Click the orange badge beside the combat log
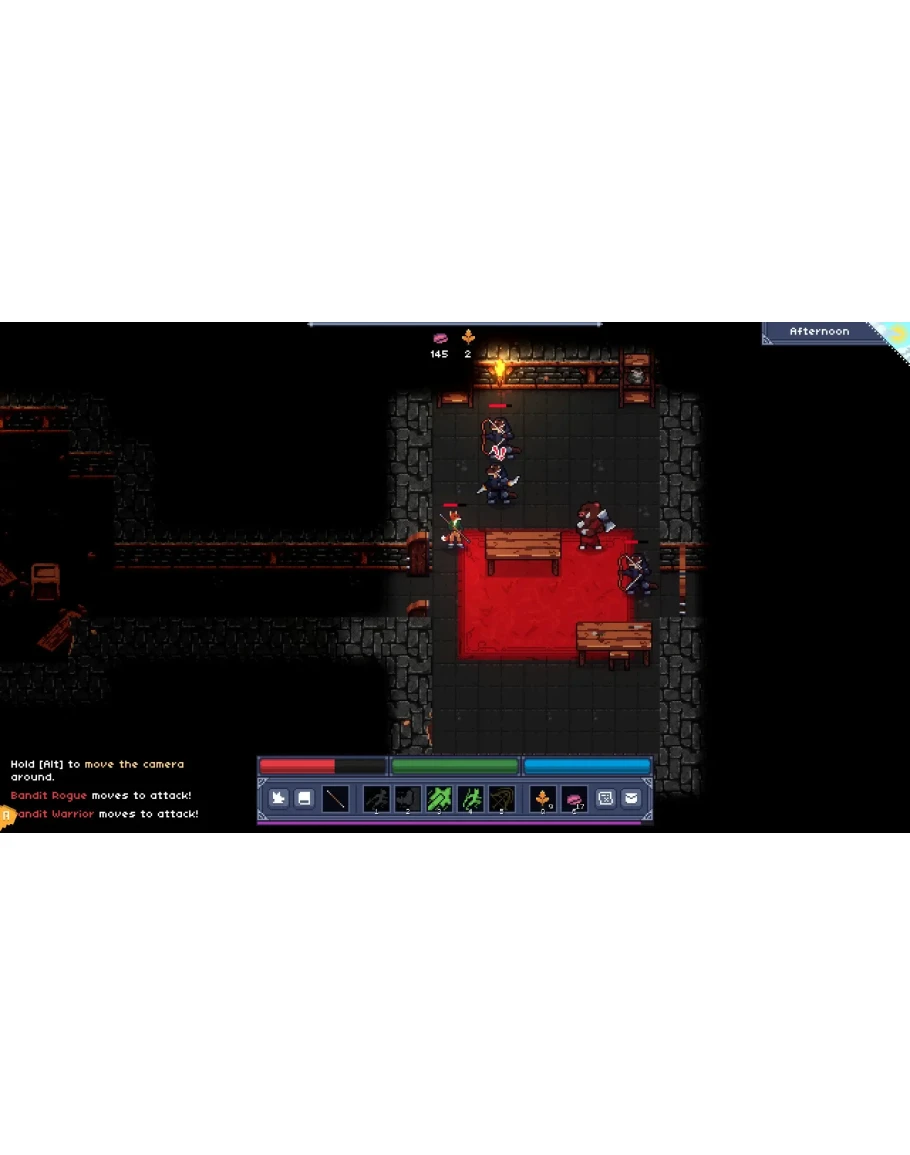Viewport: 910px width, 1155px height. [6, 815]
